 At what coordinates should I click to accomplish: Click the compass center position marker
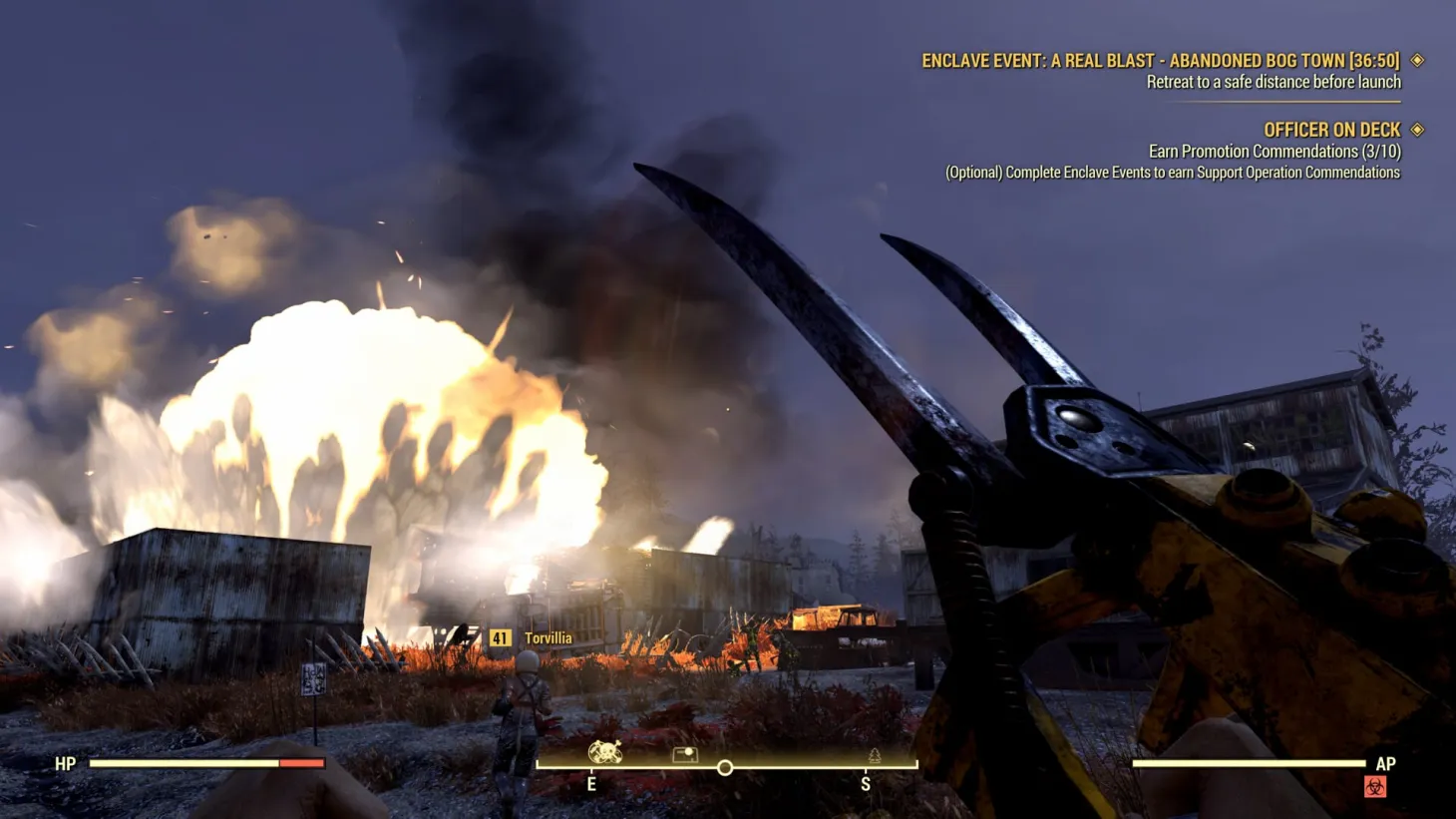(725, 768)
